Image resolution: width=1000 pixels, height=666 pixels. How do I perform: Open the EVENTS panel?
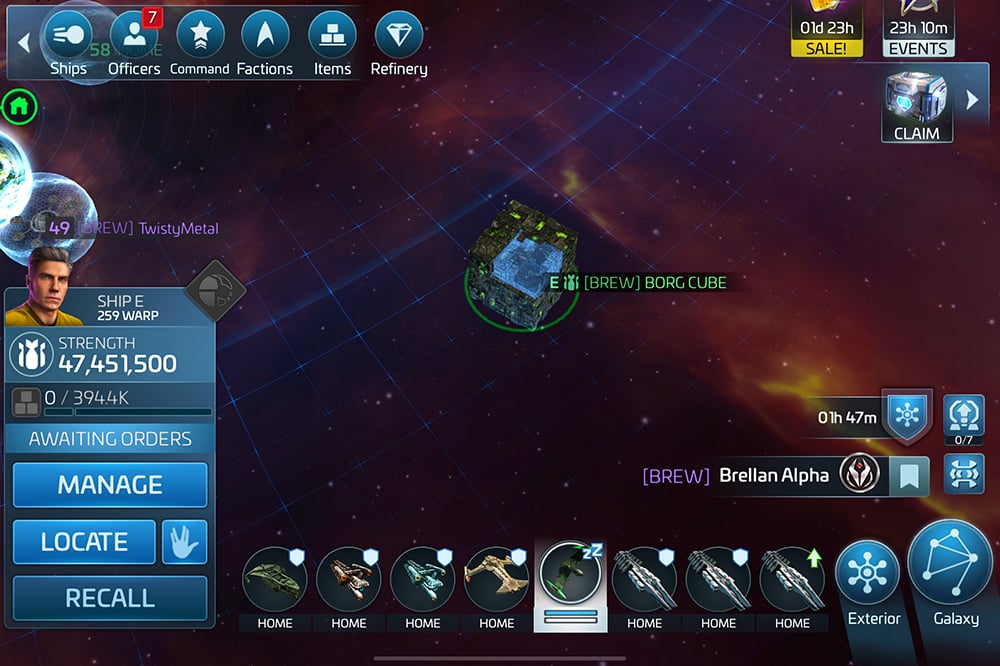[918, 29]
